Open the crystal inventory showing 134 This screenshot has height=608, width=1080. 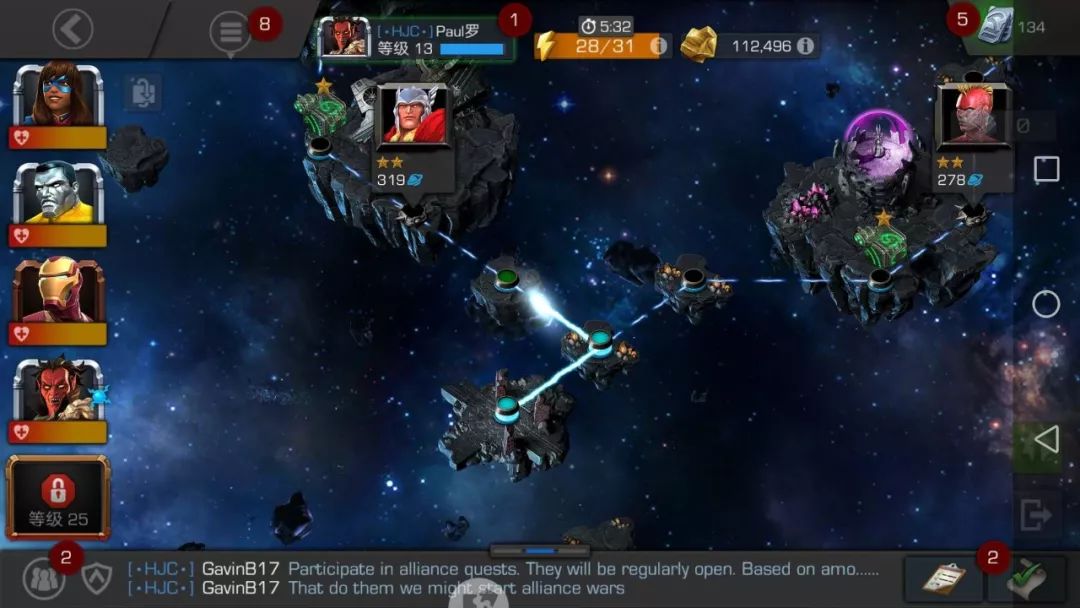pos(1012,26)
